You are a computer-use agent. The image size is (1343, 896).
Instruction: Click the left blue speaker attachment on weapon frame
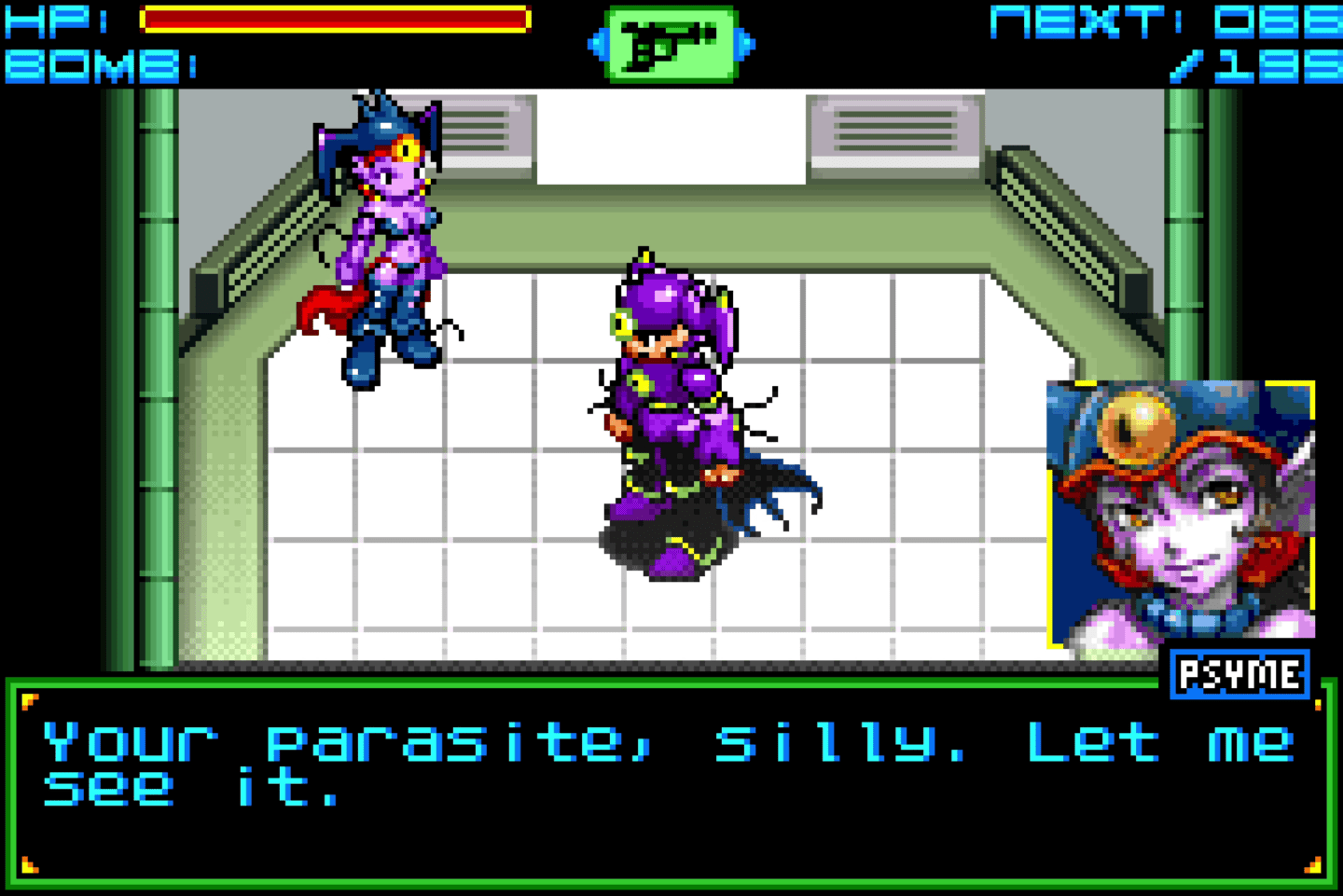pyautogui.click(x=597, y=42)
